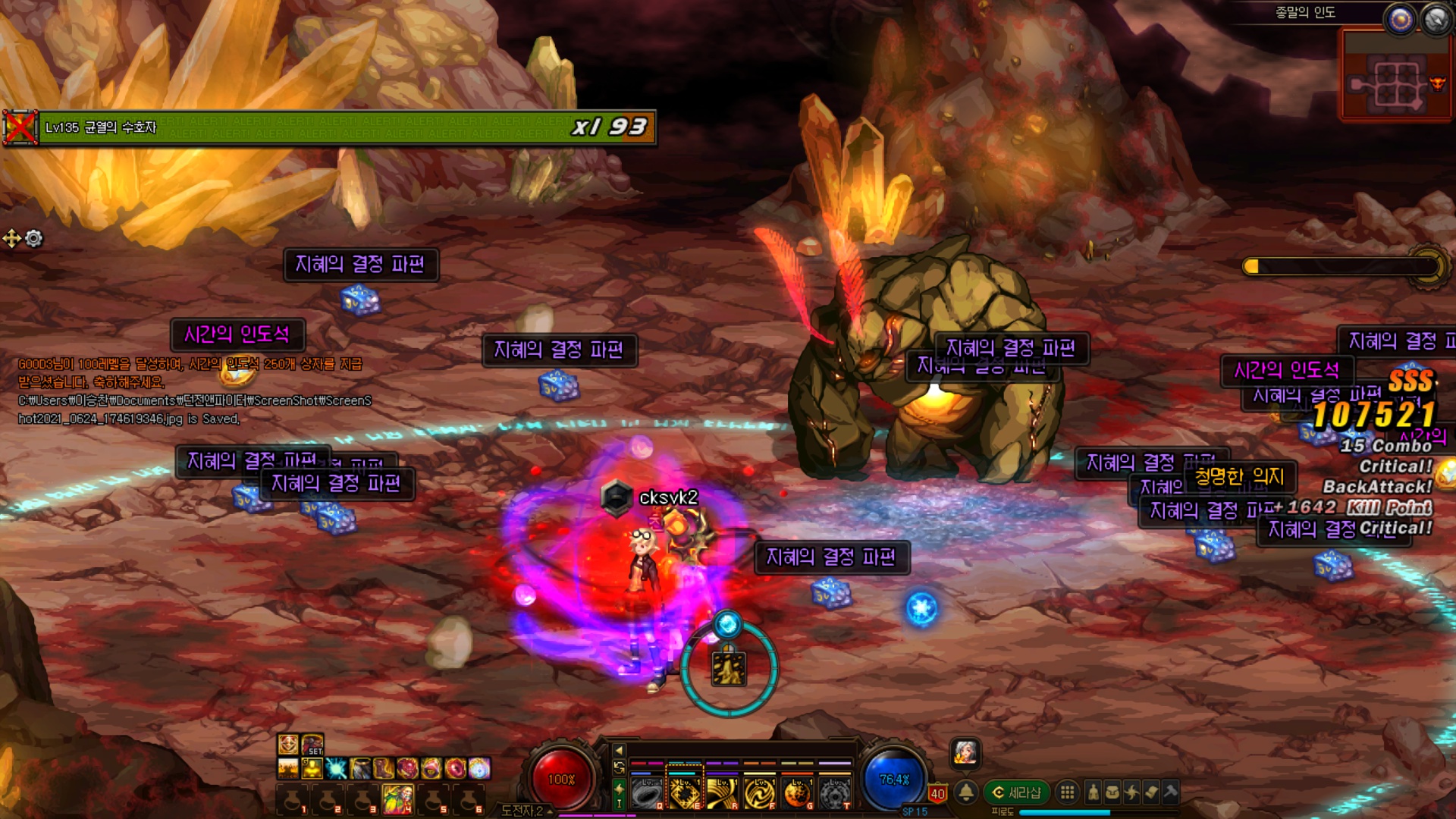Open the quest scroll icon
The height and width of the screenshot is (819, 1456).
pos(1151,792)
